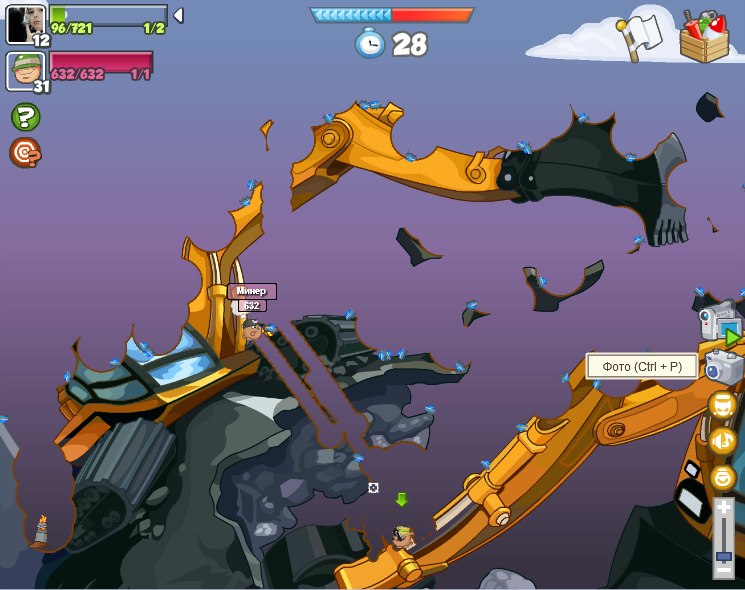Collapse the team panel with white arrow
Screen dimensions: 745x590
178,15
